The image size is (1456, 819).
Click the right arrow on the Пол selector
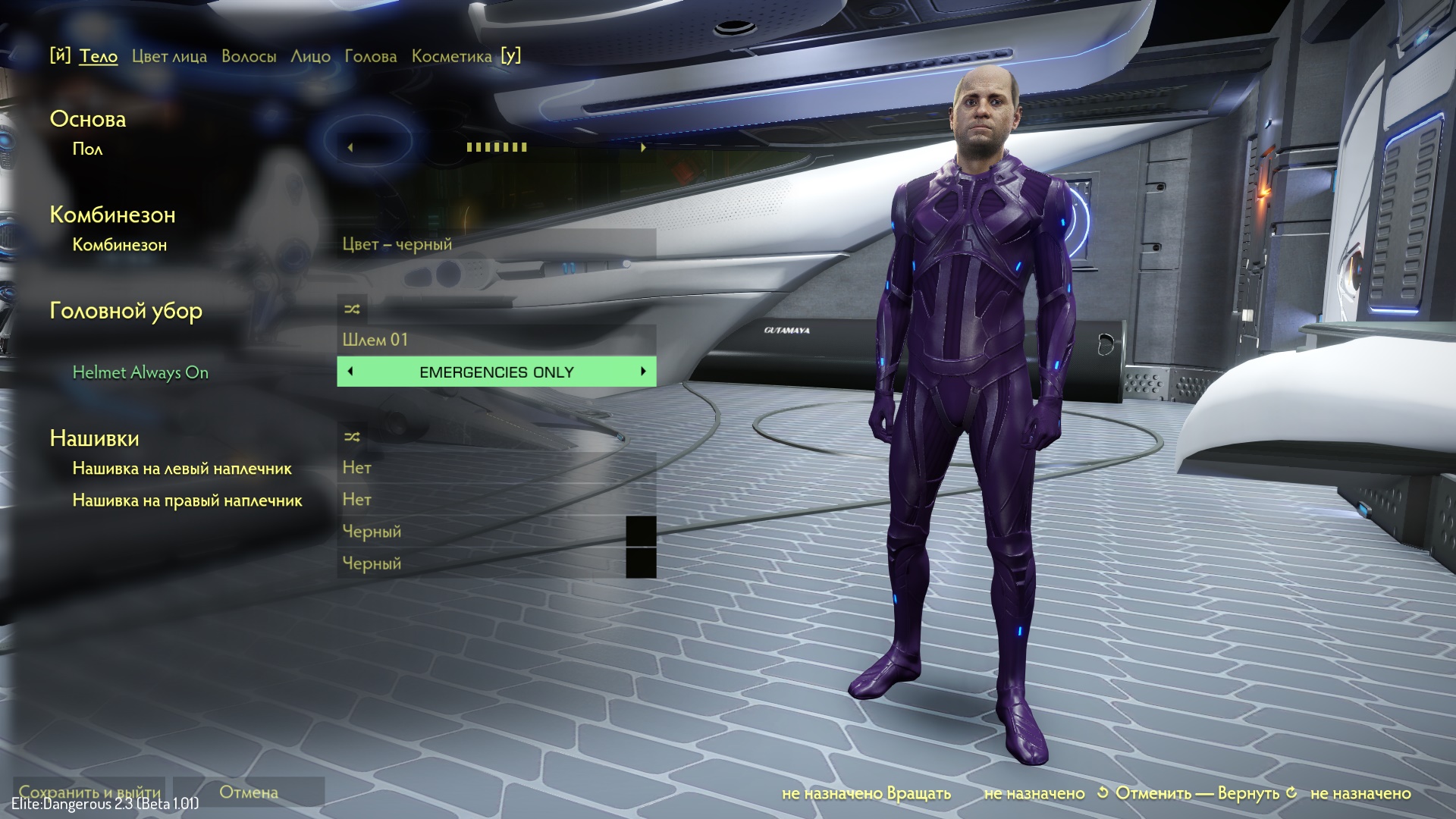(x=643, y=147)
